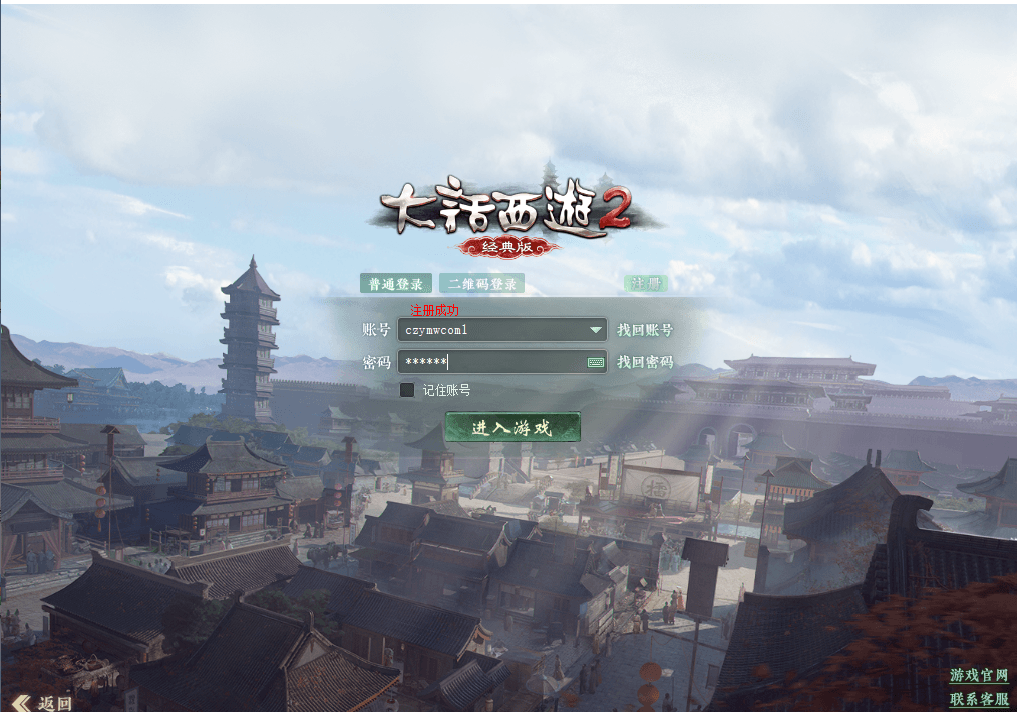Screen dimensions: 1017x712
Task: Open the on-screen keyboard icon
Action: pos(596,362)
